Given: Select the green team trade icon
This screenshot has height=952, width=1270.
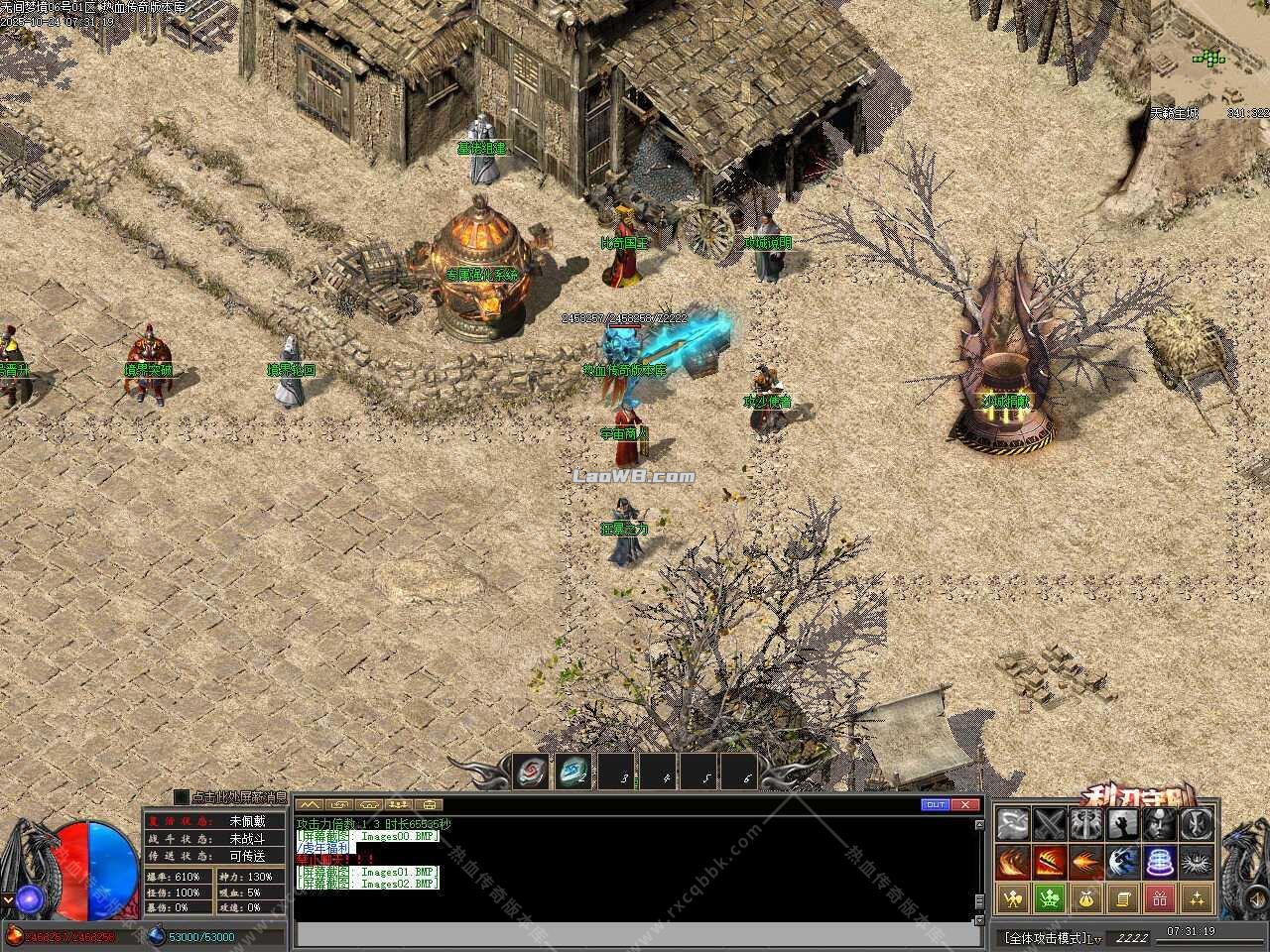Looking at the screenshot, I should [x=1049, y=899].
